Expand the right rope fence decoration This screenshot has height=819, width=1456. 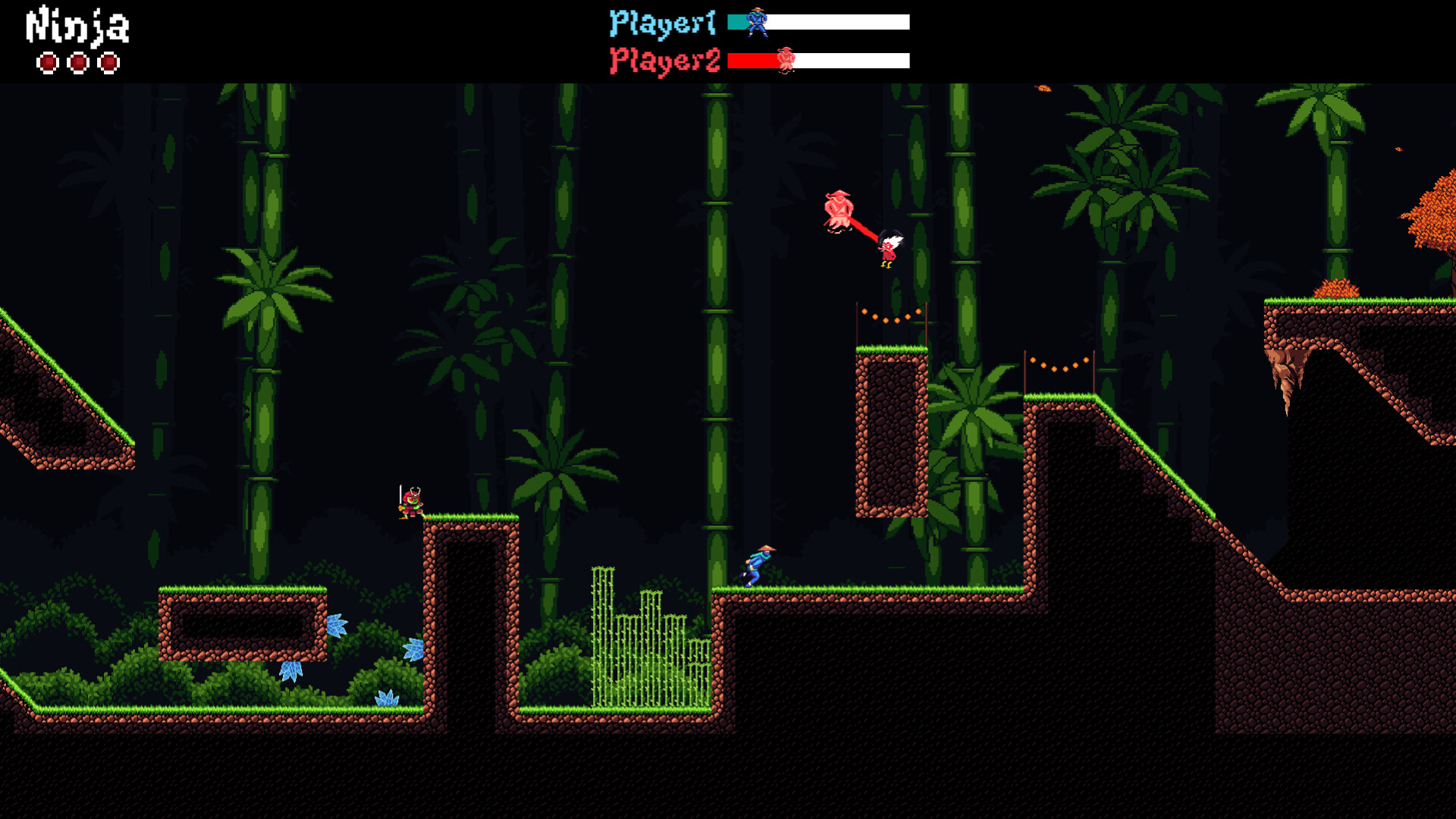[1058, 364]
